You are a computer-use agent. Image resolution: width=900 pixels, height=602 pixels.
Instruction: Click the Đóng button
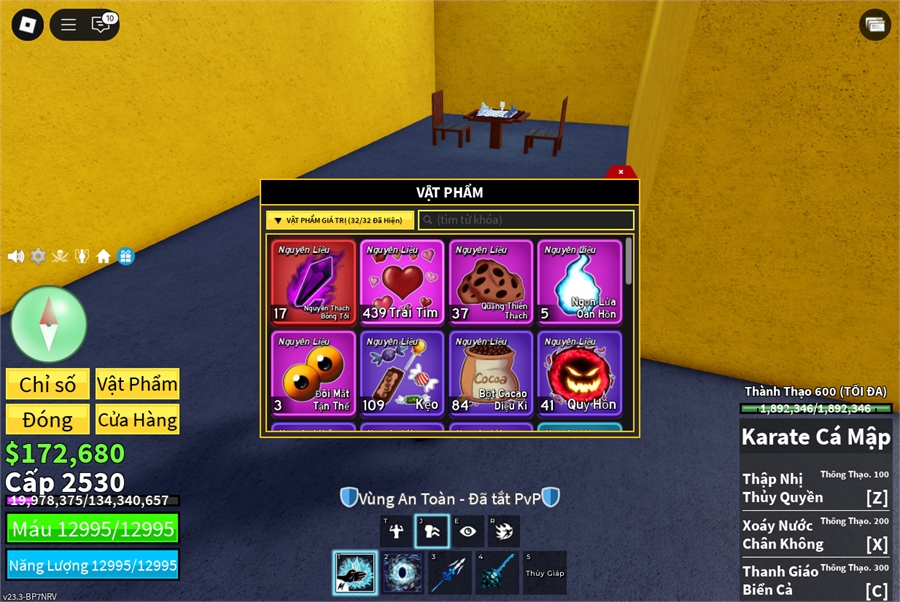point(47,419)
